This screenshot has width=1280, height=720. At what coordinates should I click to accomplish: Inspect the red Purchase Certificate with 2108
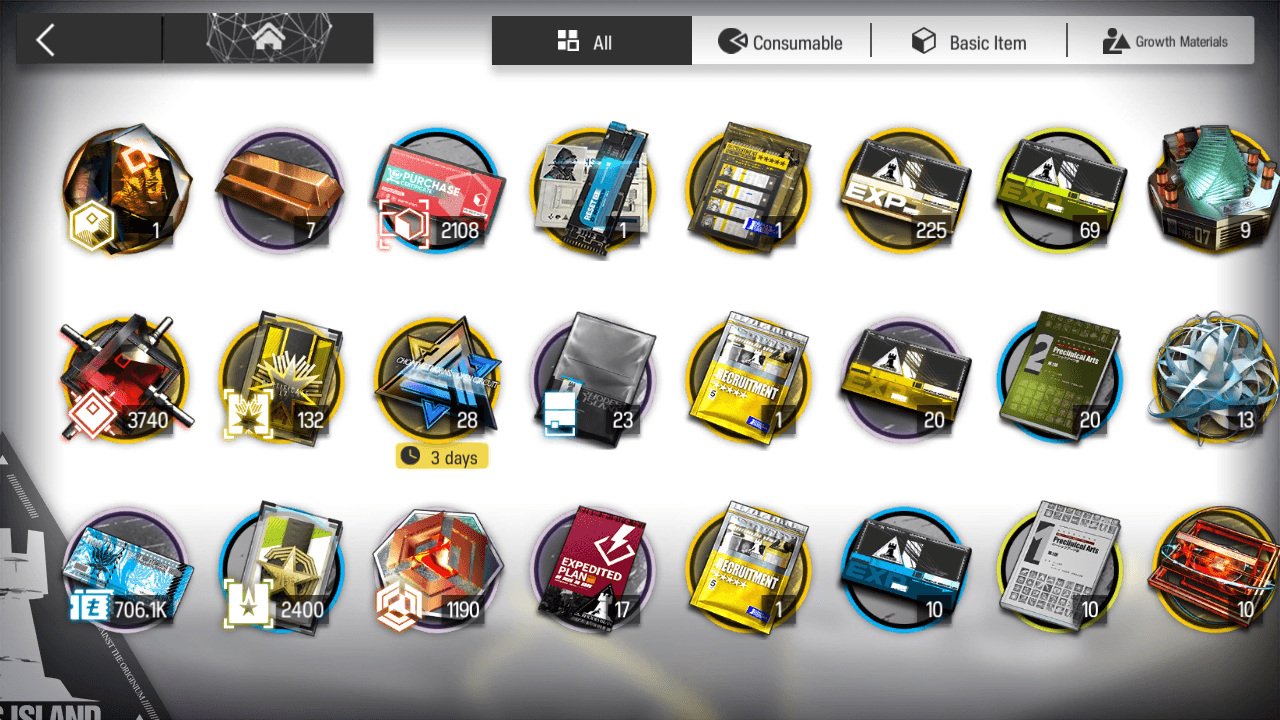(437, 190)
